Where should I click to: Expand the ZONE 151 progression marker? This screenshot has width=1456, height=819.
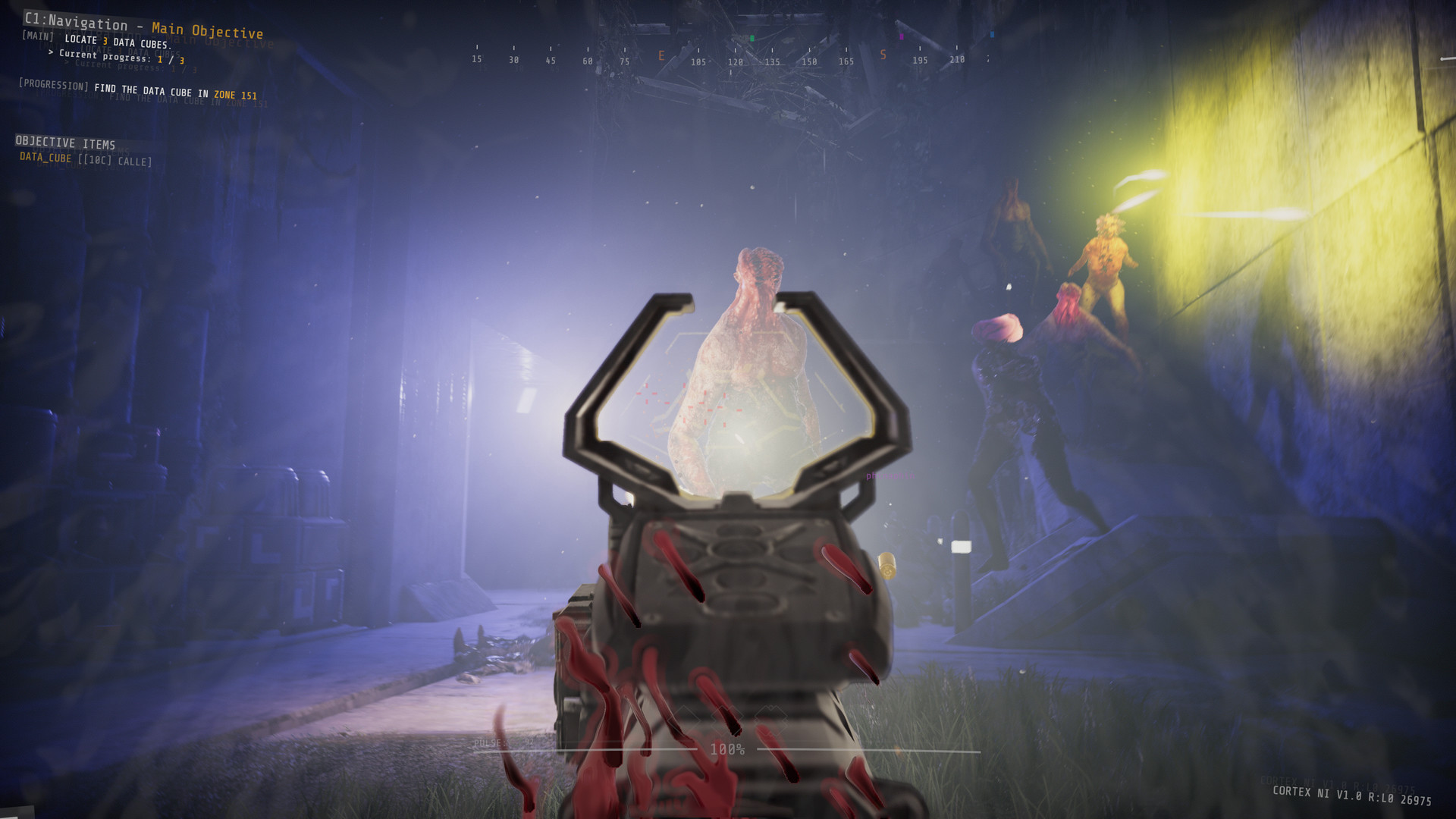point(234,95)
